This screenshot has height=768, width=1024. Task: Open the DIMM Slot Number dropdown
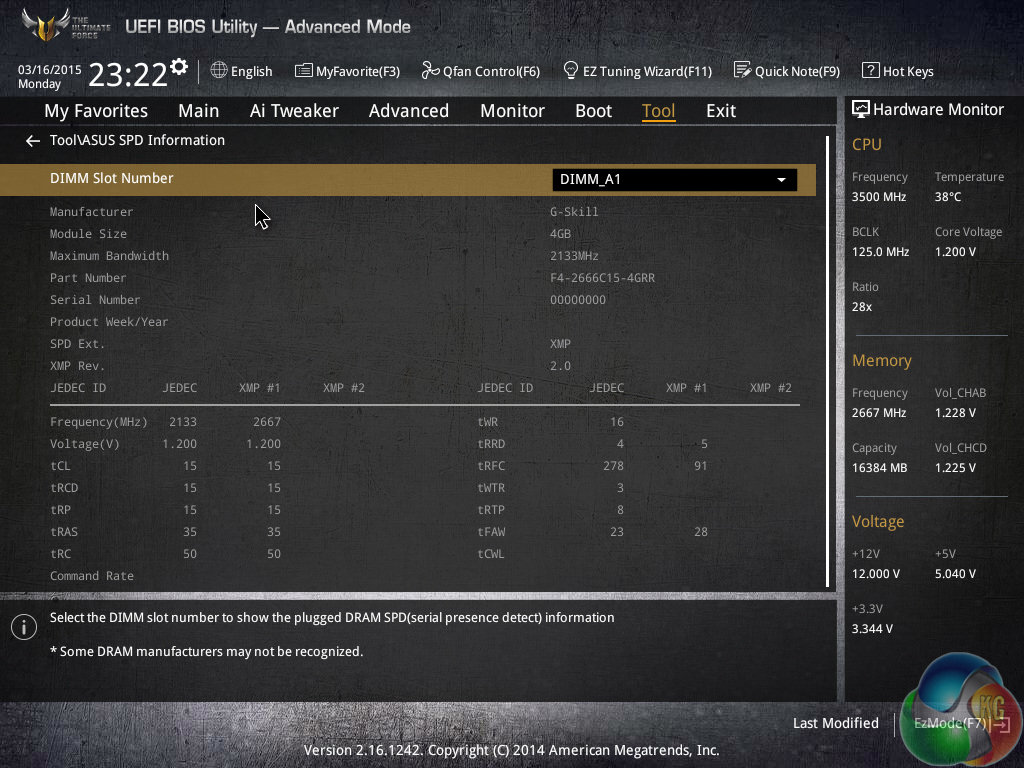coord(674,180)
